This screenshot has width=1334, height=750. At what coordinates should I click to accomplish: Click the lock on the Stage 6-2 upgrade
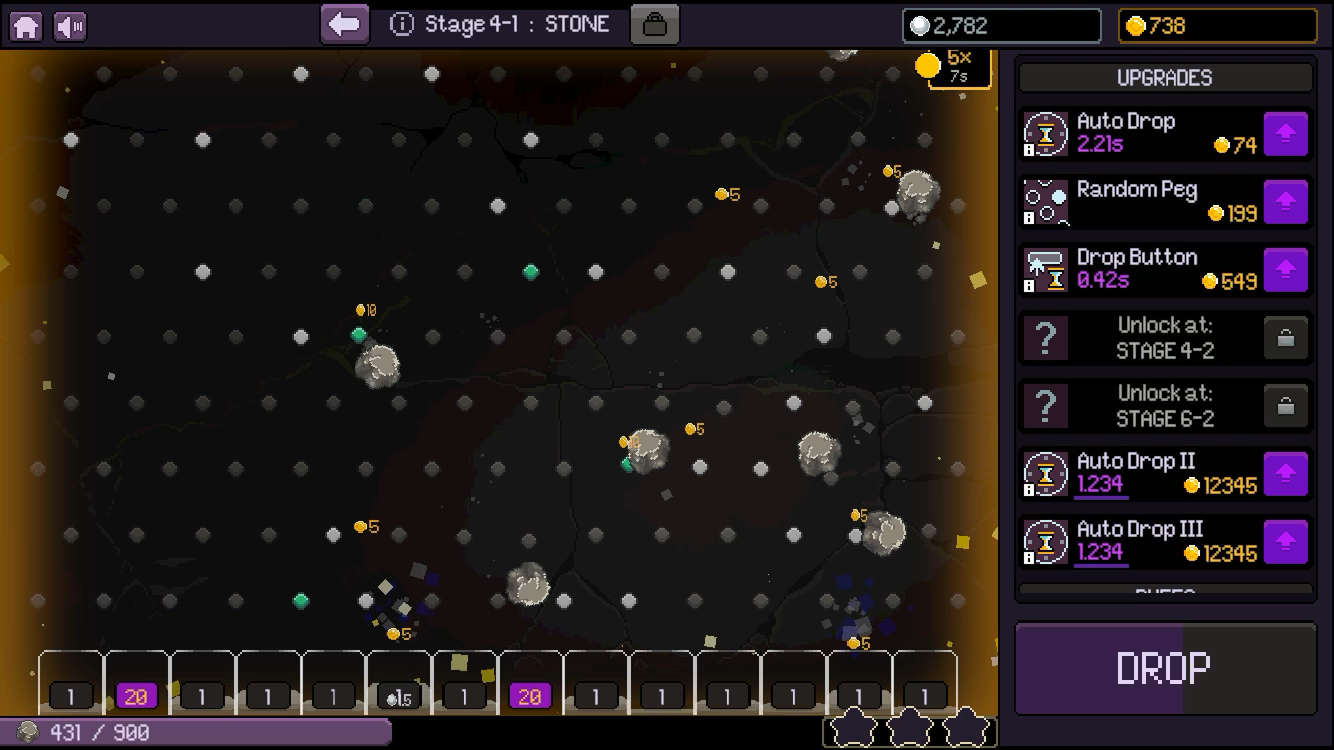click(1284, 405)
